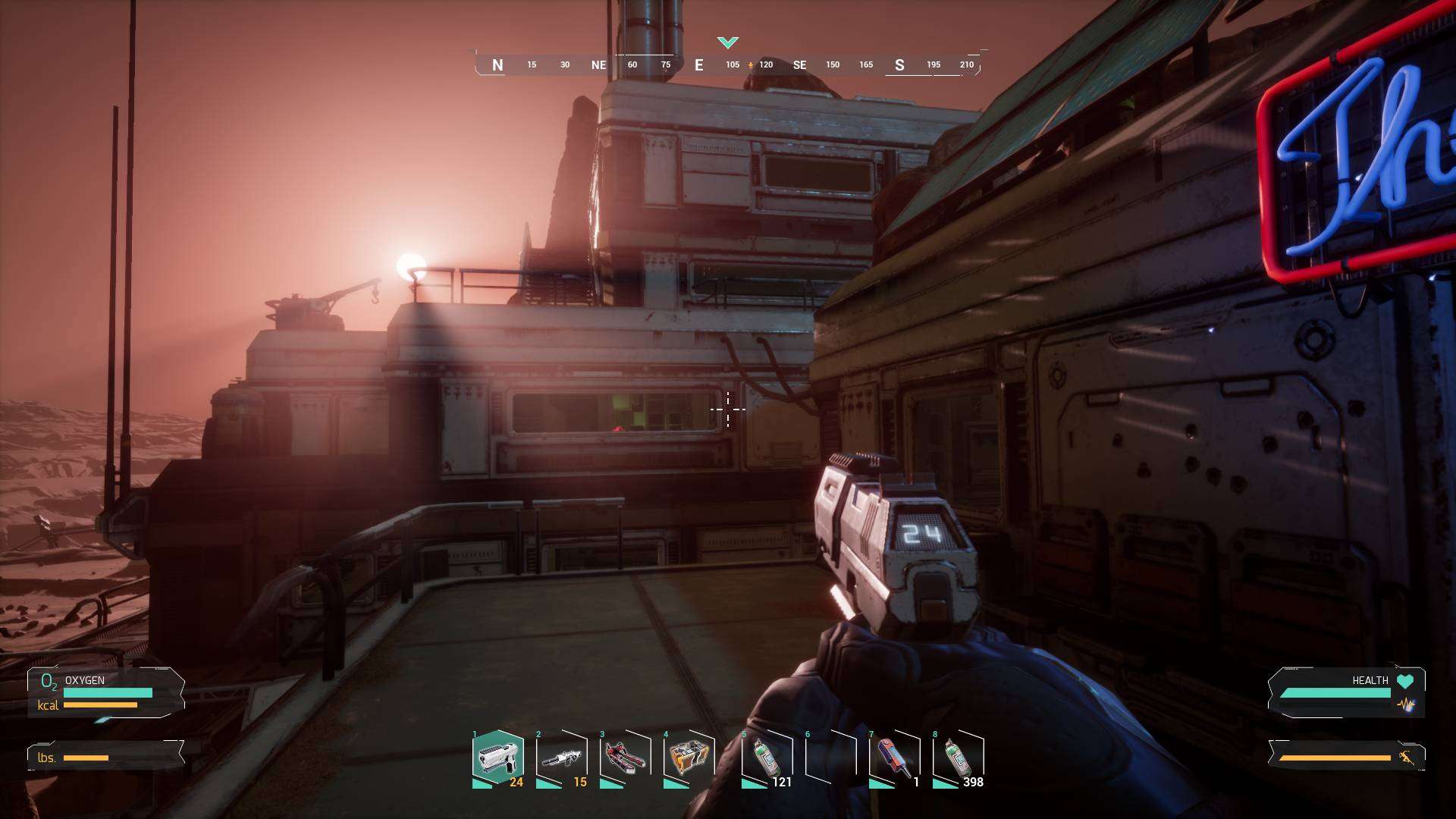
Task: Pick the green canister stack of 121
Action: click(767, 758)
